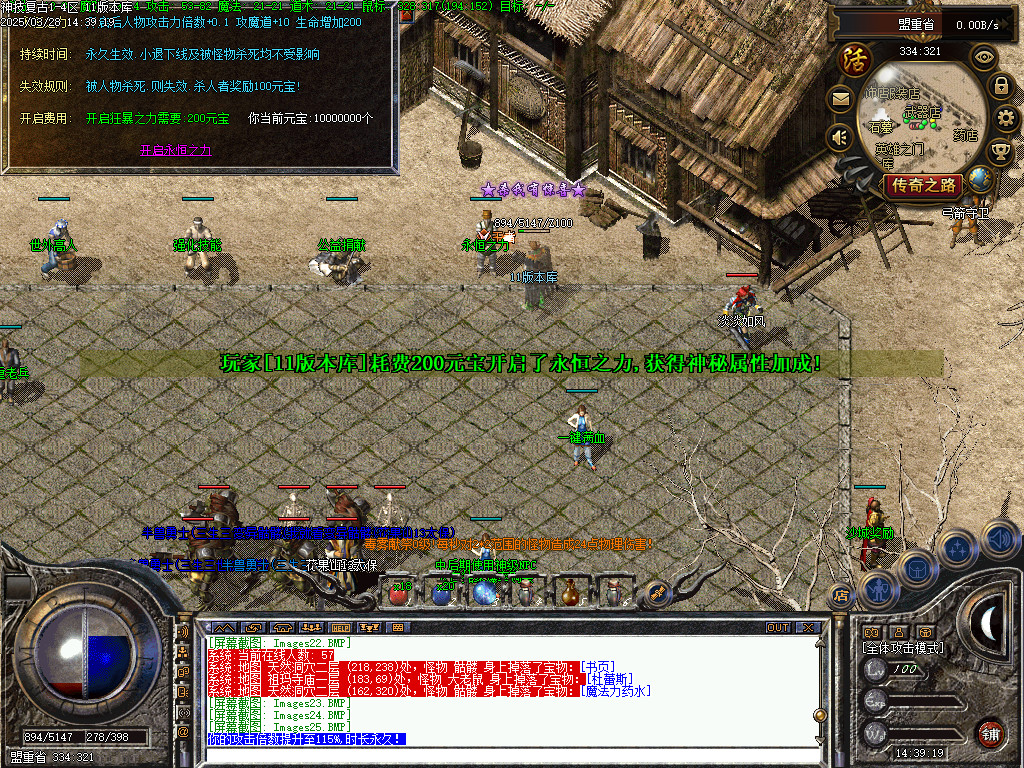1024x768 pixels.
Task: Click the round 店 shop button
Action: [x=840, y=596]
